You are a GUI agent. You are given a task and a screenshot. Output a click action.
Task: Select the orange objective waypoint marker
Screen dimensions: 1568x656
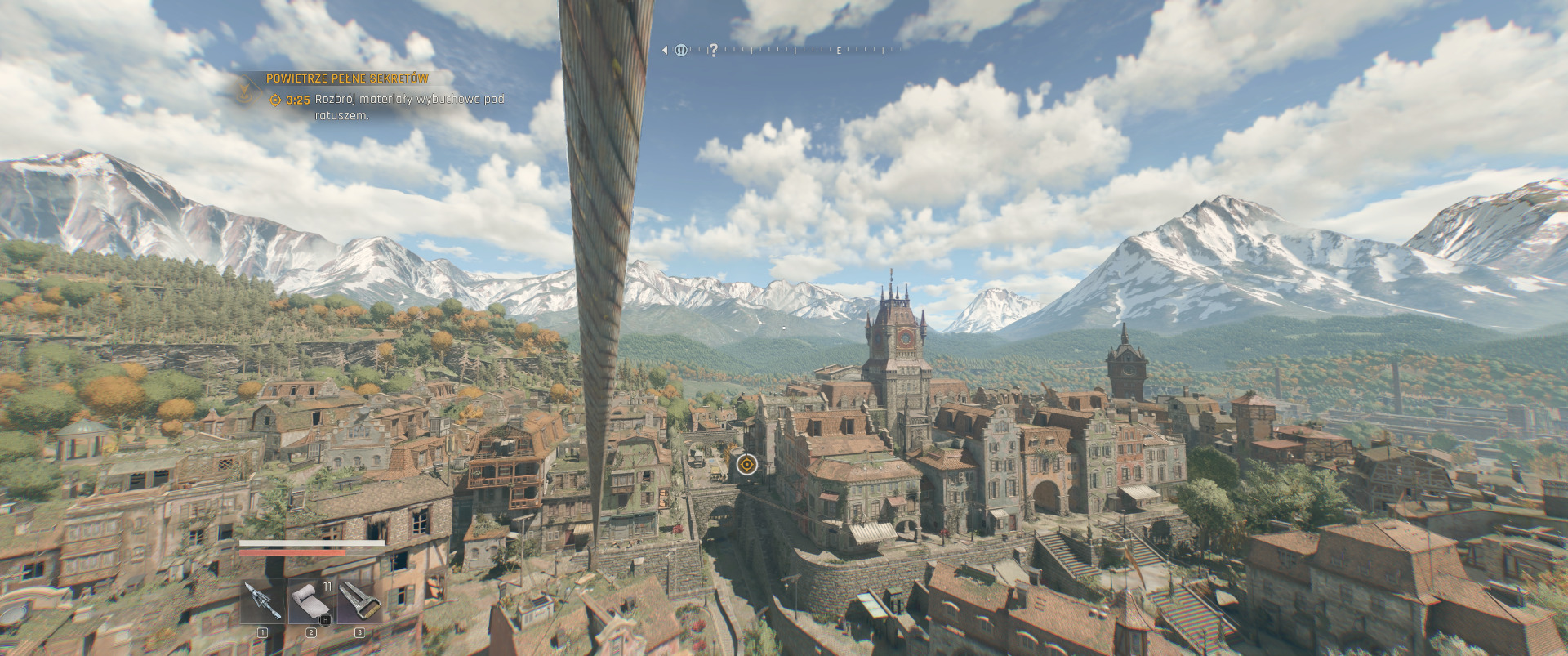tap(746, 465)
